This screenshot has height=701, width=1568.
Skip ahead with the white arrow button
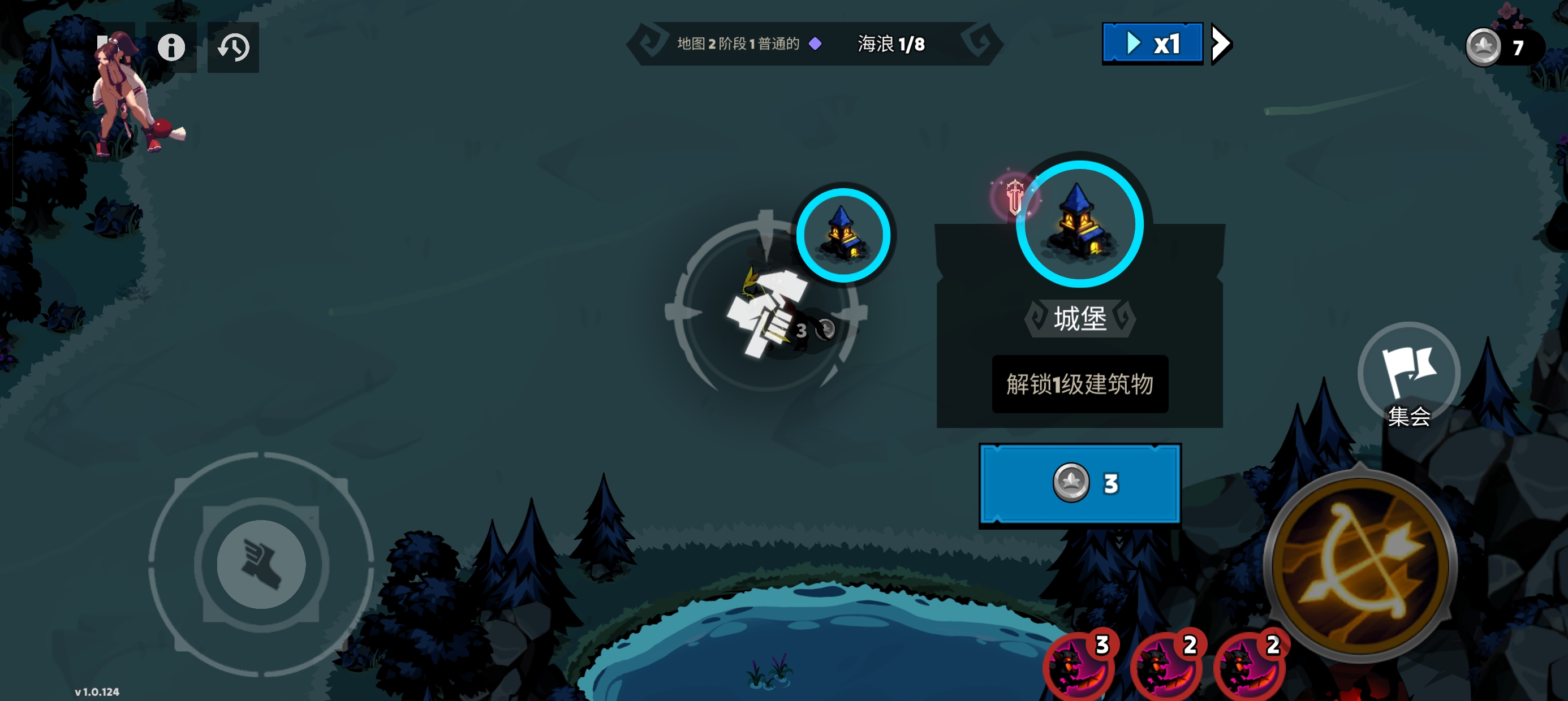(1221, 43)
